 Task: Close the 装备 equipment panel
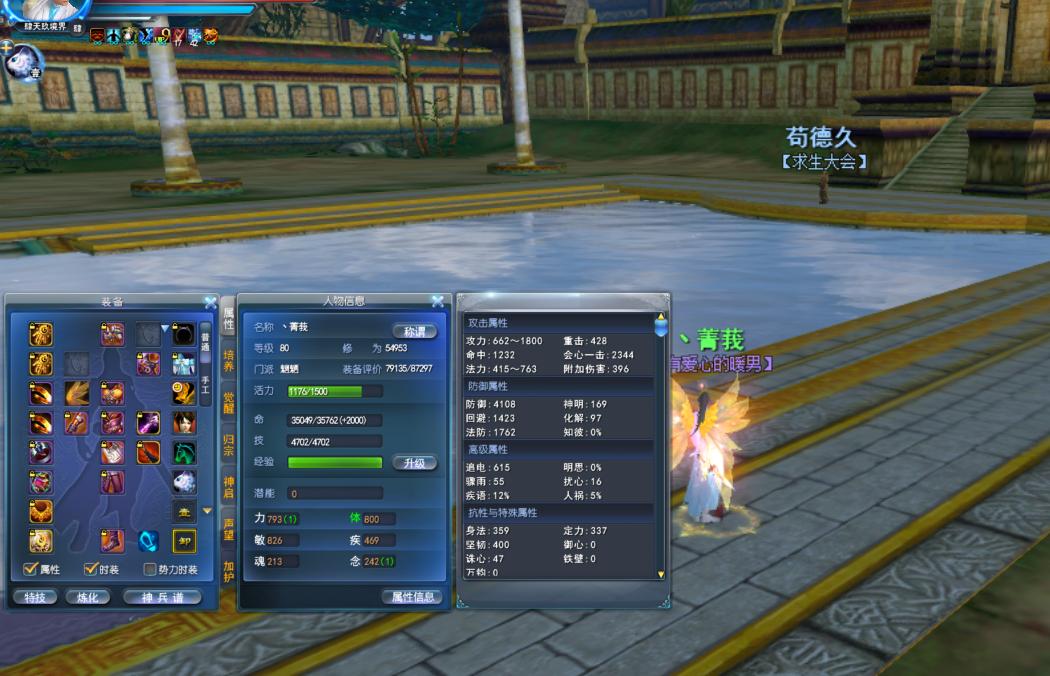click(x=210, y=301)
